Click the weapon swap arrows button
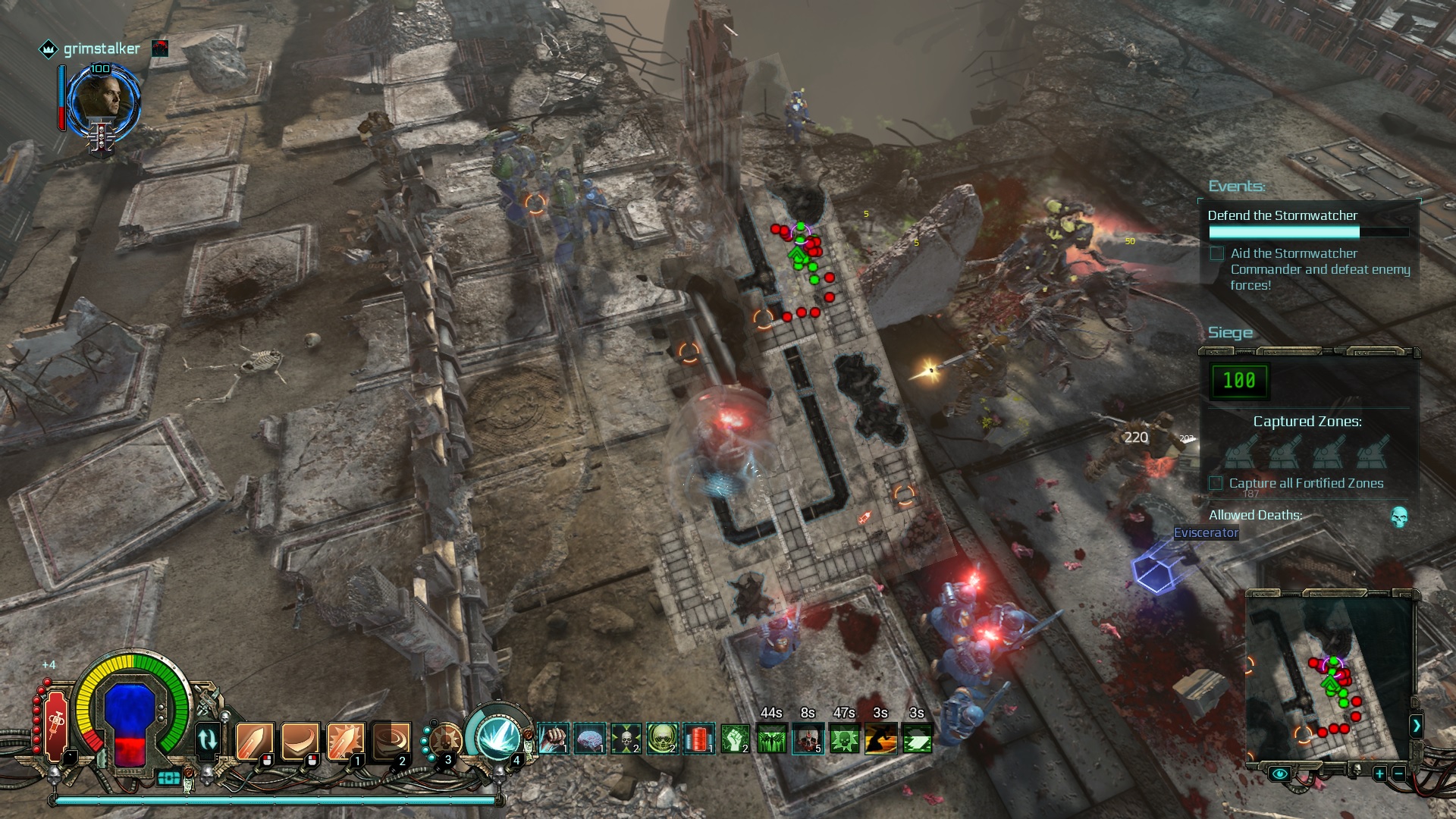The height and width of the screenshot is (819, 1456). point(207,739)
